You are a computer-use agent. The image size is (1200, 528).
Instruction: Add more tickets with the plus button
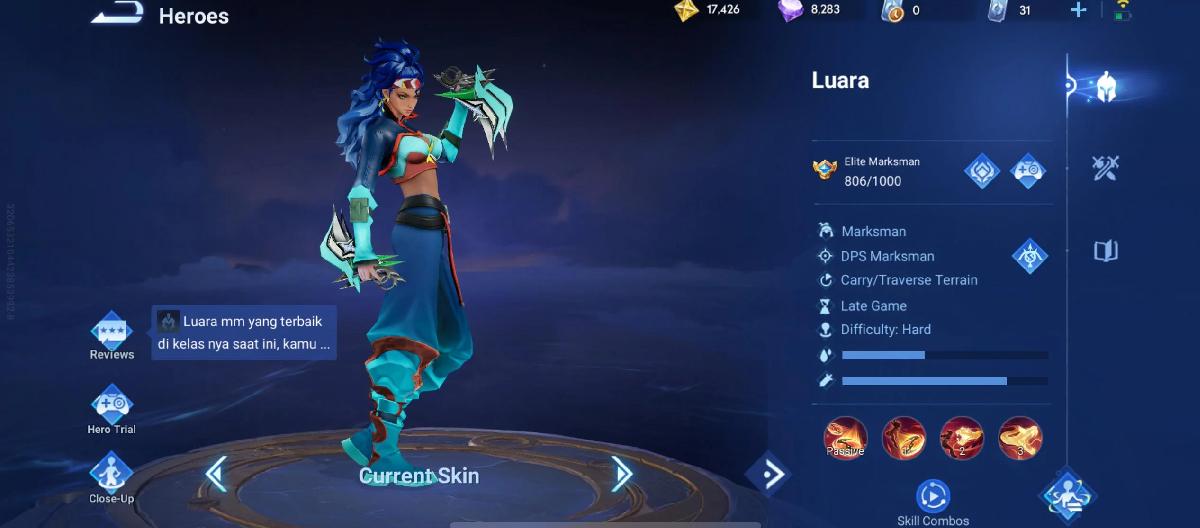tap(1078, 10)
